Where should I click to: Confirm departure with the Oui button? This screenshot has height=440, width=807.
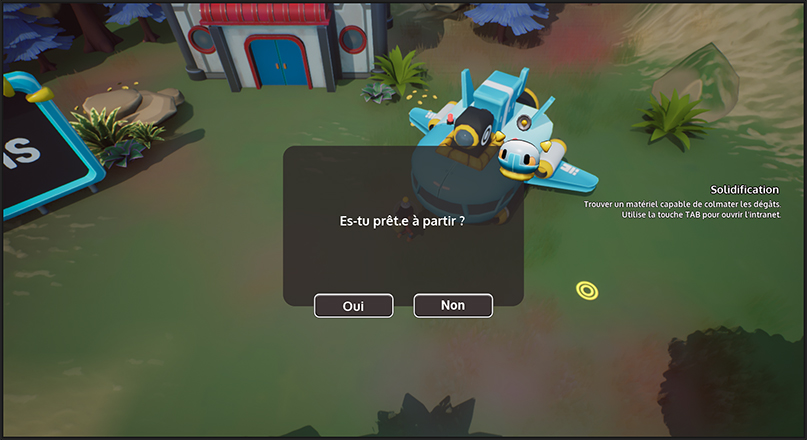(x=353, y=306)
